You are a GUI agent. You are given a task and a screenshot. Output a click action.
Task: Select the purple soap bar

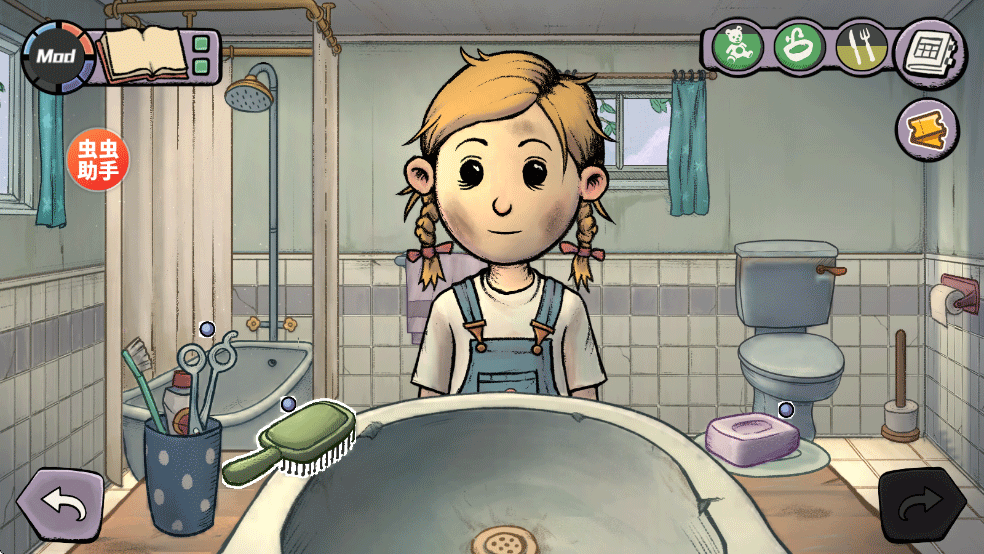tap(752, 436)
